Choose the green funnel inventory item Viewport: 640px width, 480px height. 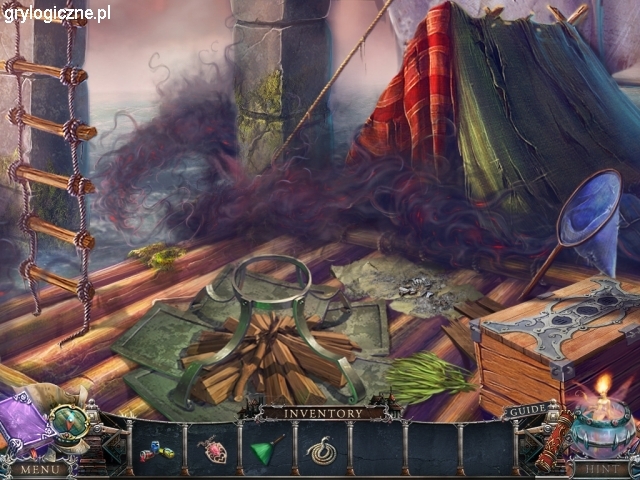coord(267,450)
